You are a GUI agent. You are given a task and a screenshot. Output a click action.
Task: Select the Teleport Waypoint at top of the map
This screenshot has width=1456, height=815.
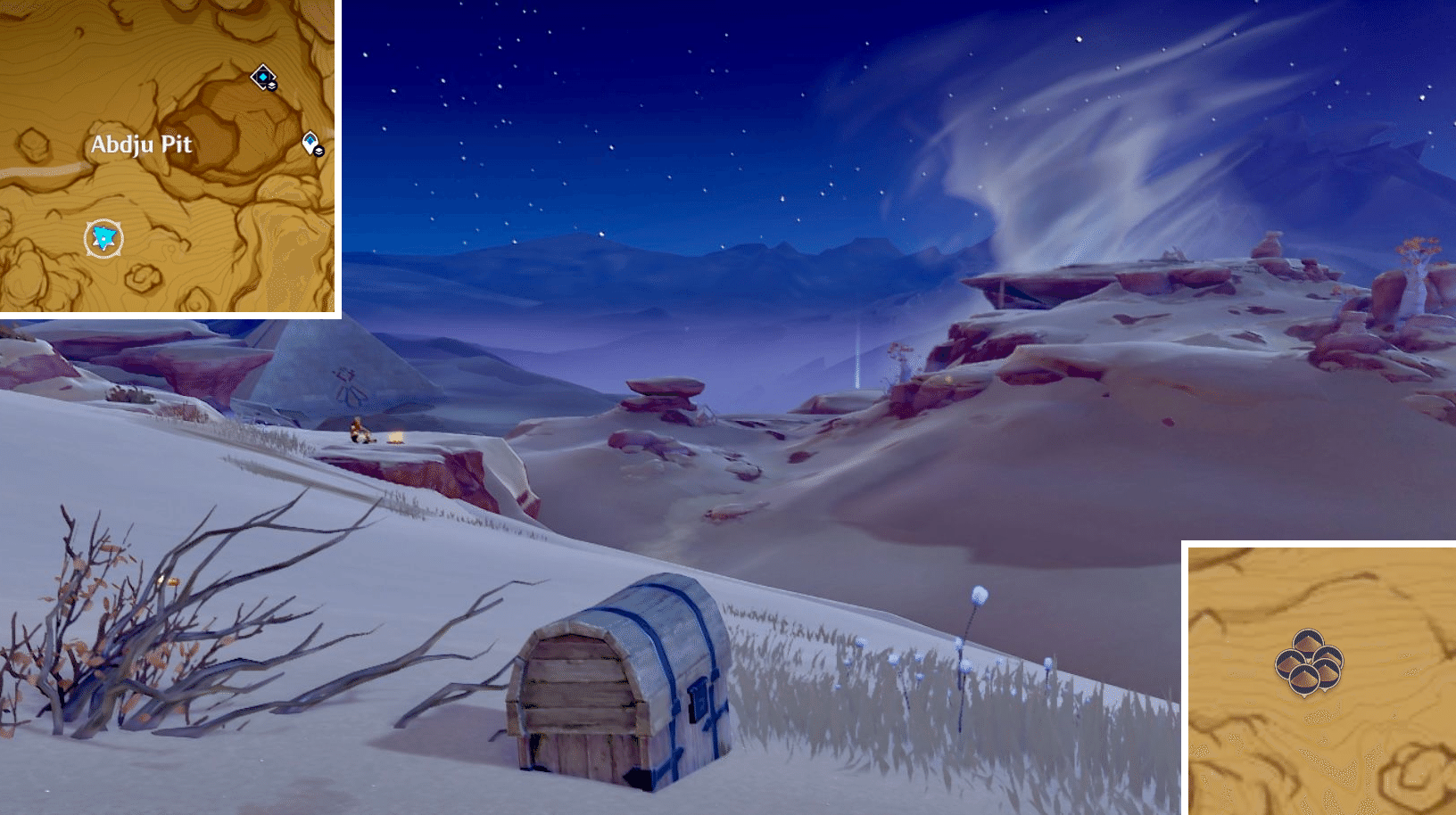click(x=263, y=77)
